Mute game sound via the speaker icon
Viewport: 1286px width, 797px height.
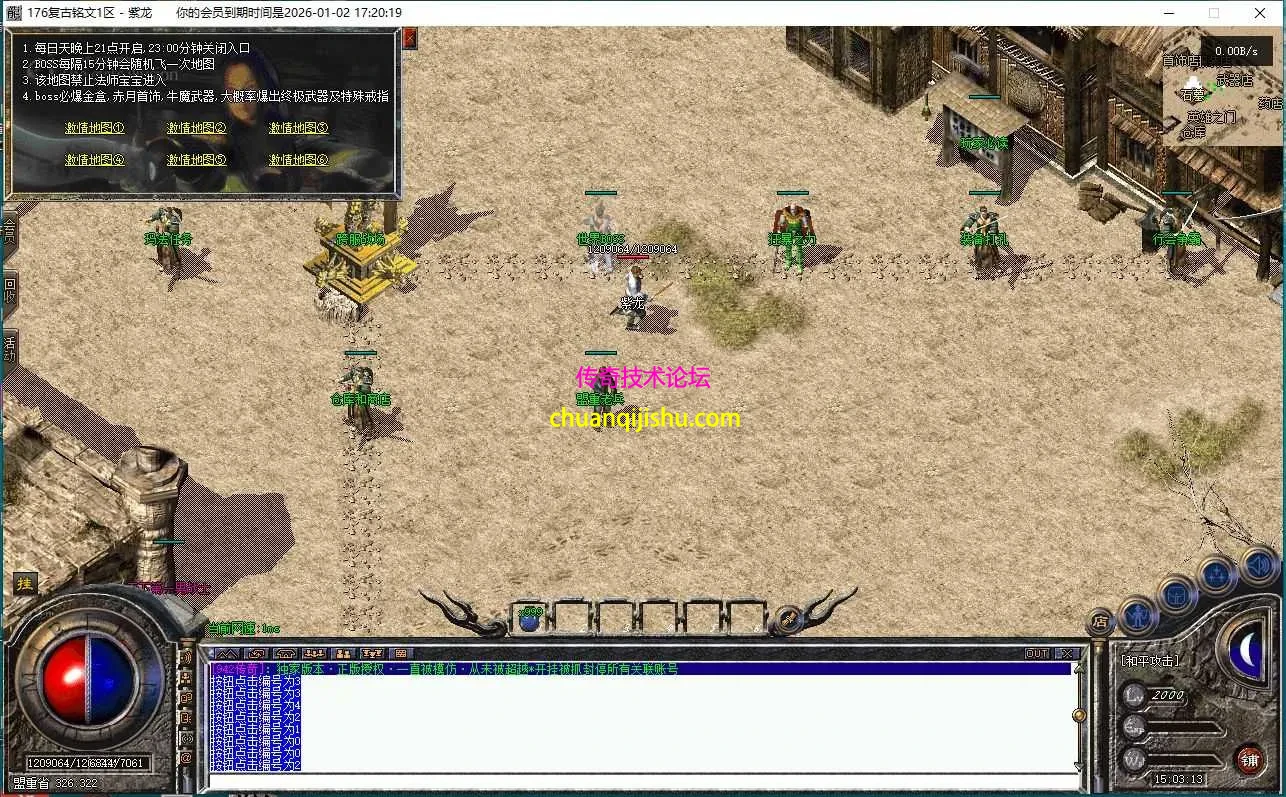pyautogui.click(x=1257, y=565)
